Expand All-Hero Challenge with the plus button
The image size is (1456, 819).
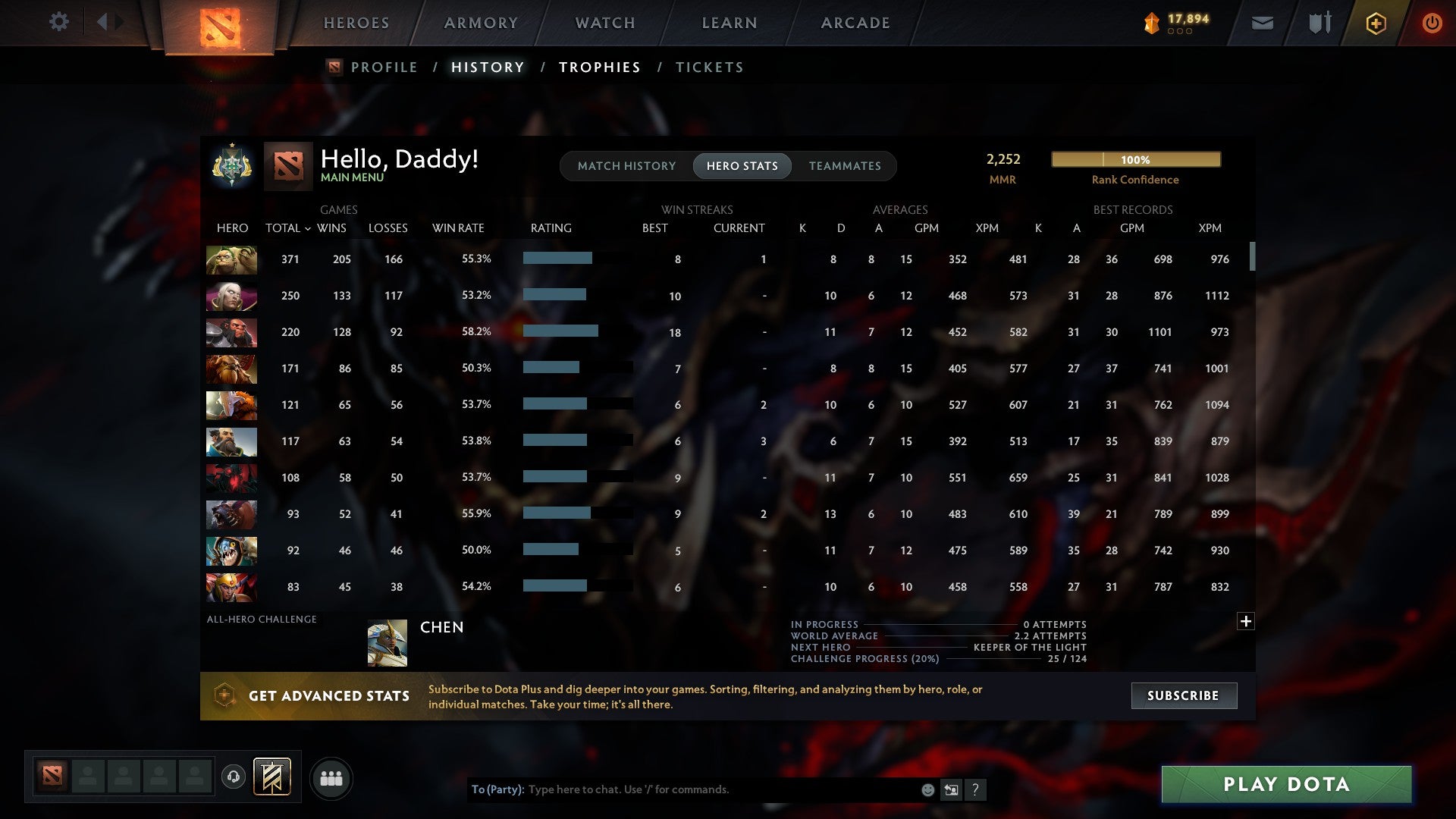[1246, 621]
